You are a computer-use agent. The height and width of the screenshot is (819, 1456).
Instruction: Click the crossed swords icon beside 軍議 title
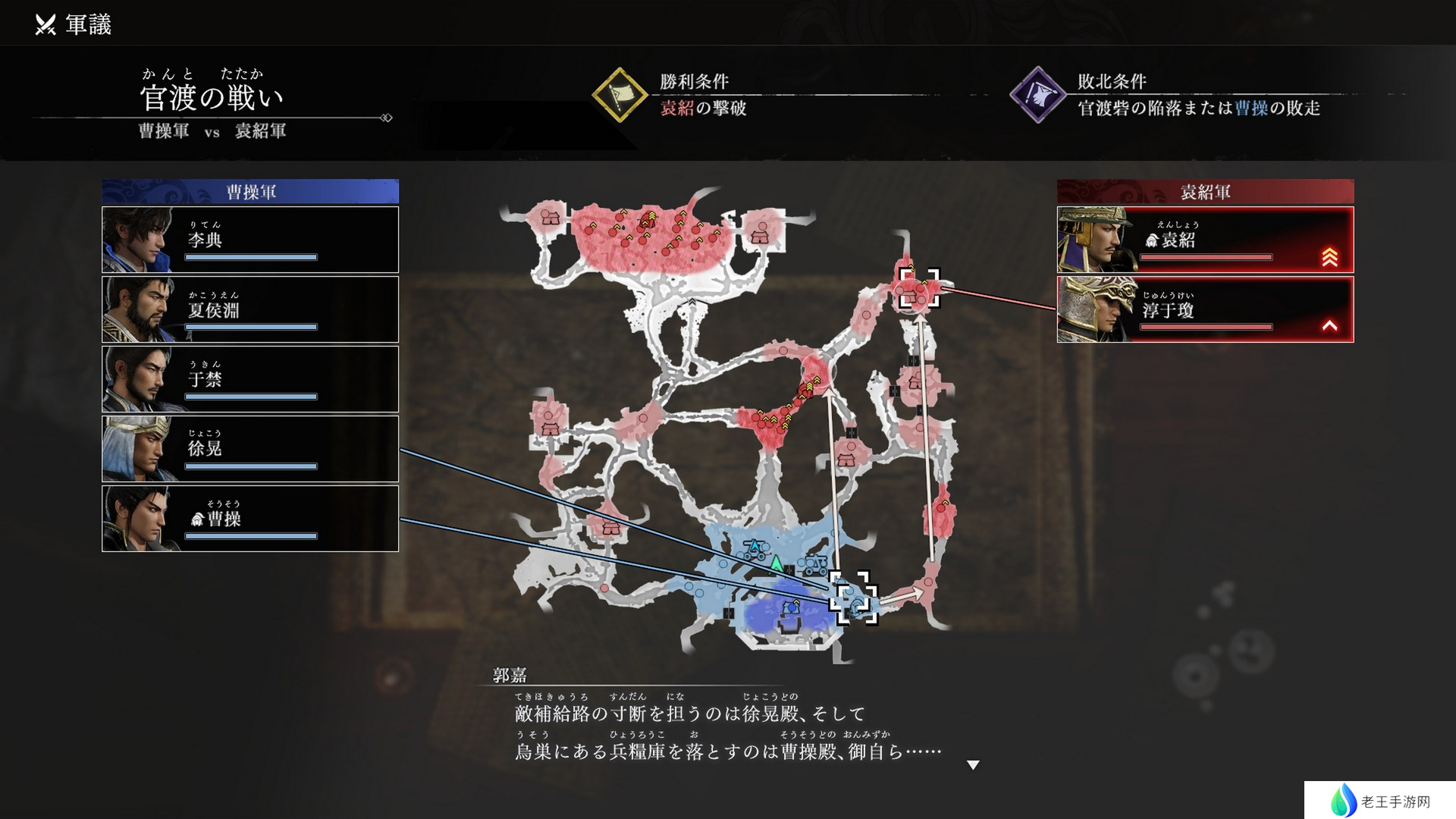(x=44, y=23)
